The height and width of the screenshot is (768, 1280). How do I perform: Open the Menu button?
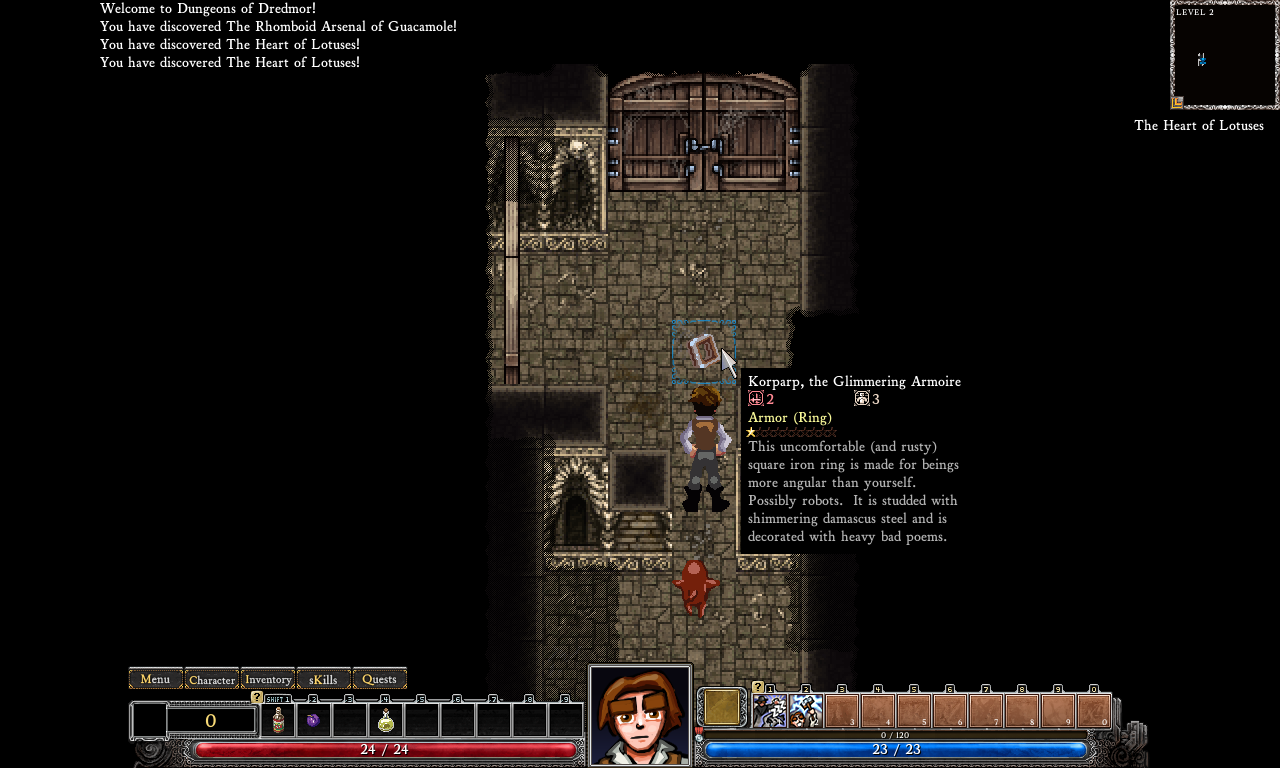[155, 679]
